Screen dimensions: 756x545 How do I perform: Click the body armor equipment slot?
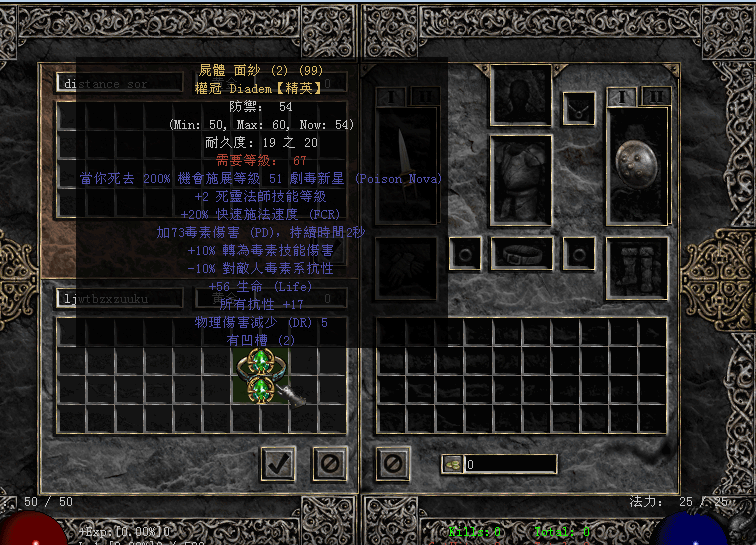coord(522,178)
